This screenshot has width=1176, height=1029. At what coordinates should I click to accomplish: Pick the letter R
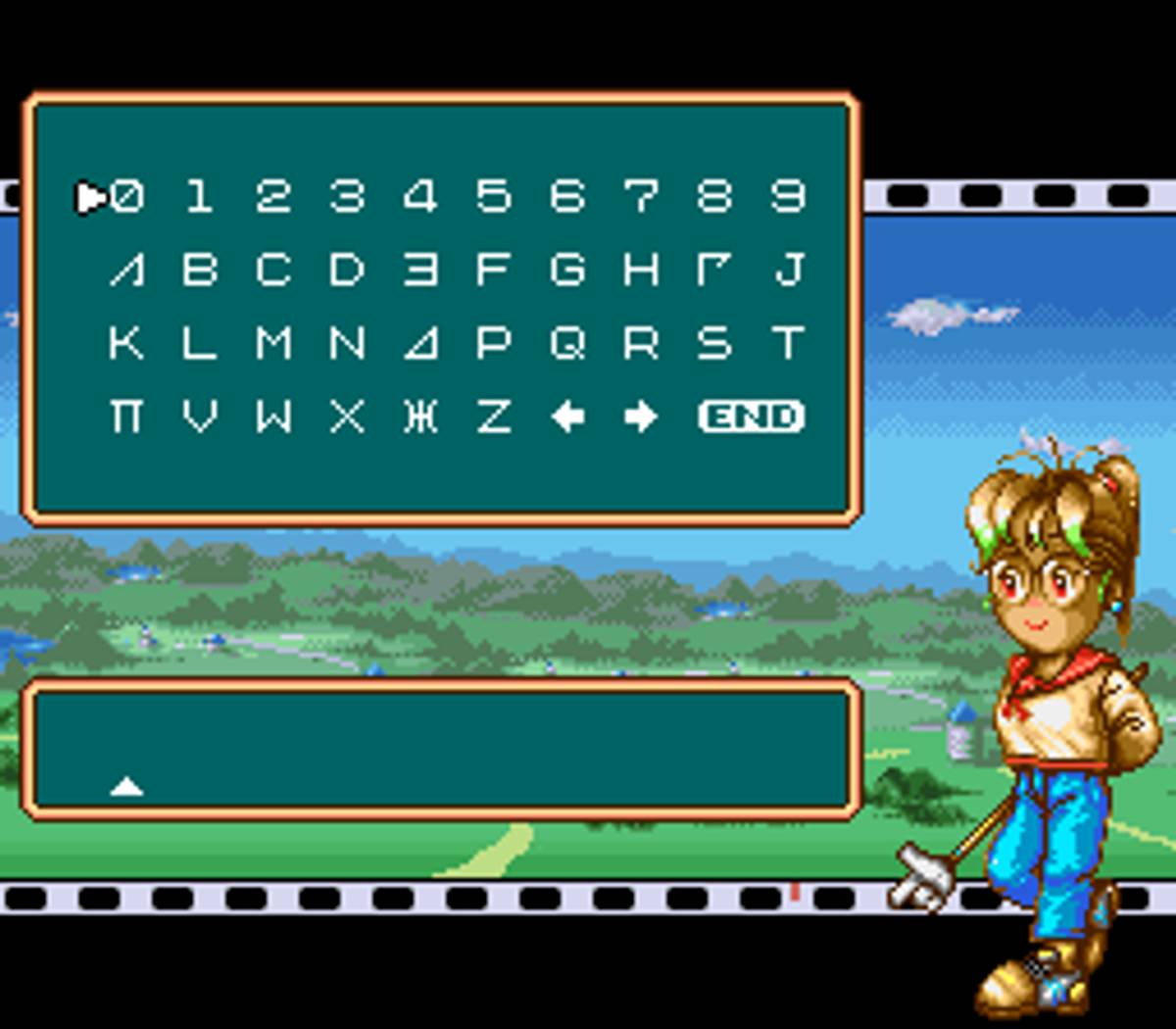coord(641,343)
